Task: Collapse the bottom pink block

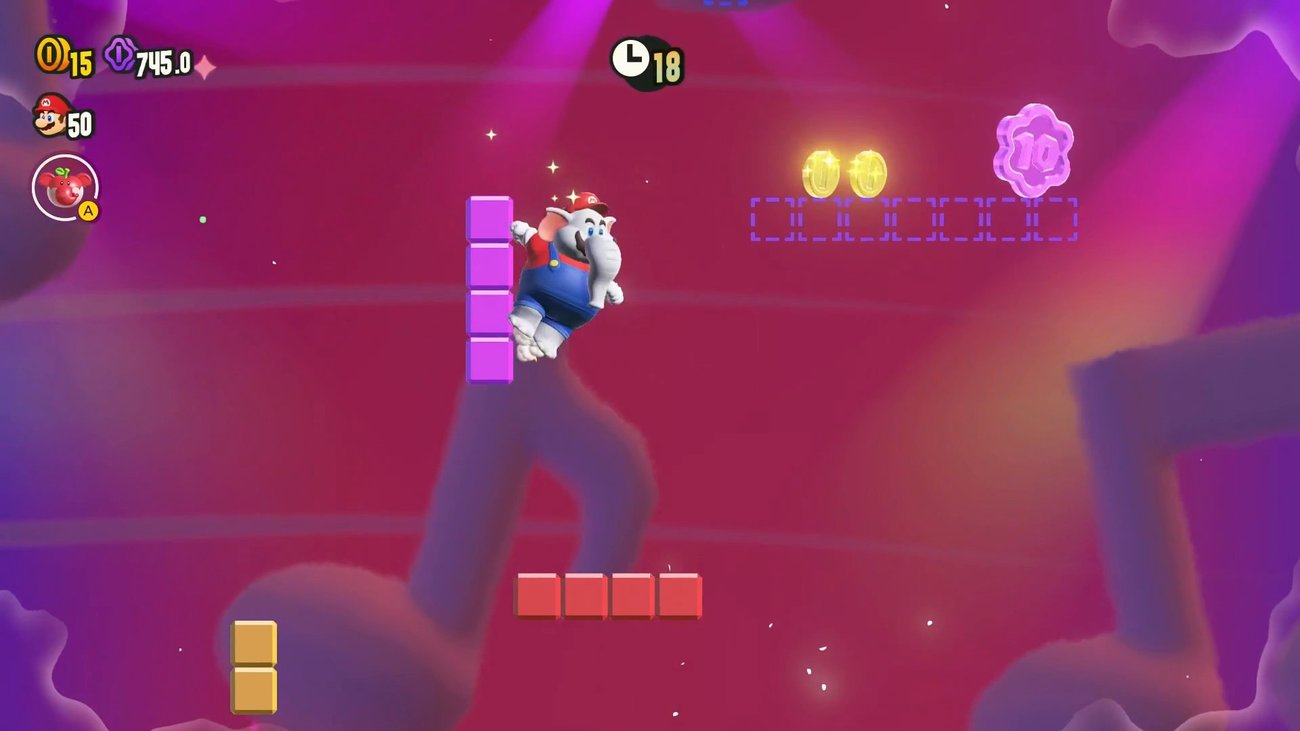Action: [x=487, y=359]
